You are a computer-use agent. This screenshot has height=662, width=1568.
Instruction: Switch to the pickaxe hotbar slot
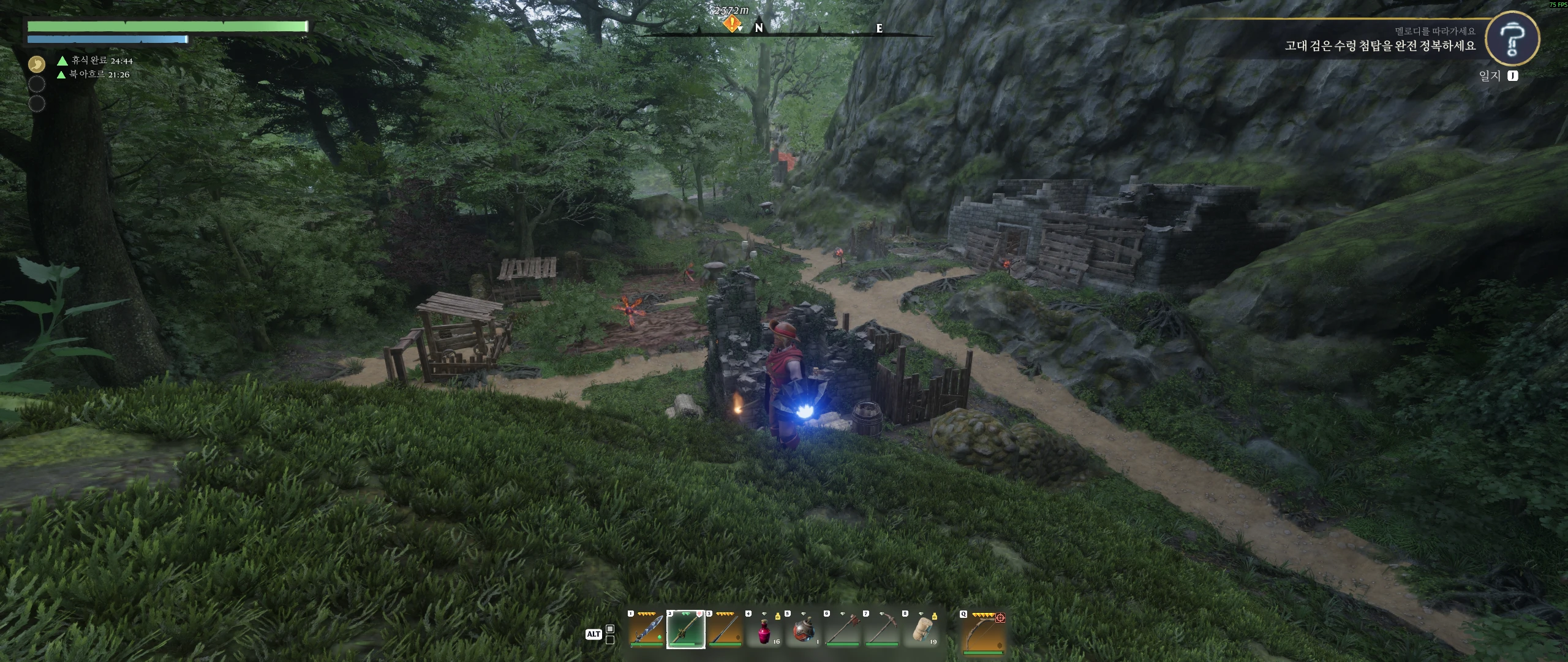click(x=881, y=630)
